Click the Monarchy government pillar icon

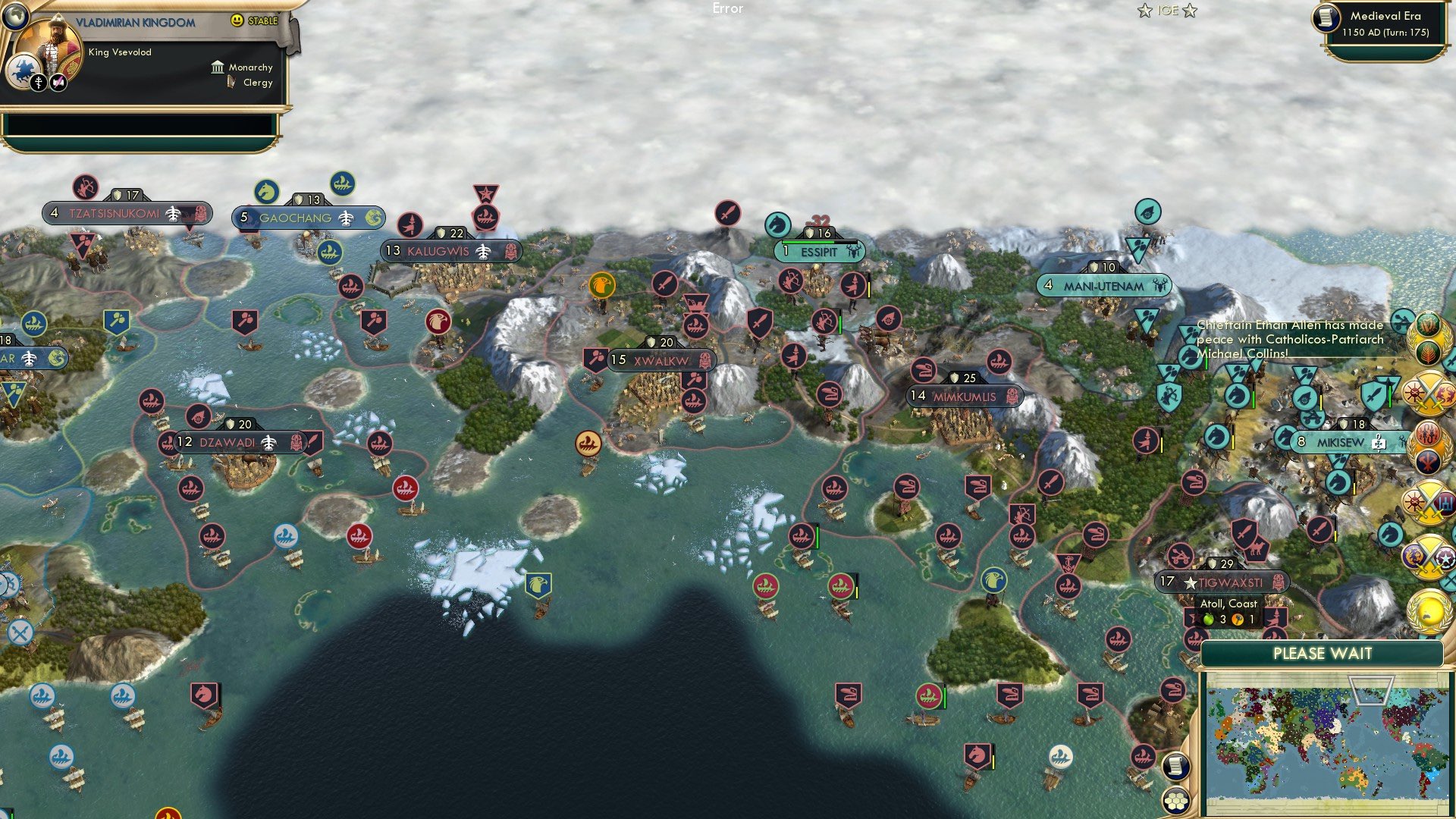tap(218, 67)
